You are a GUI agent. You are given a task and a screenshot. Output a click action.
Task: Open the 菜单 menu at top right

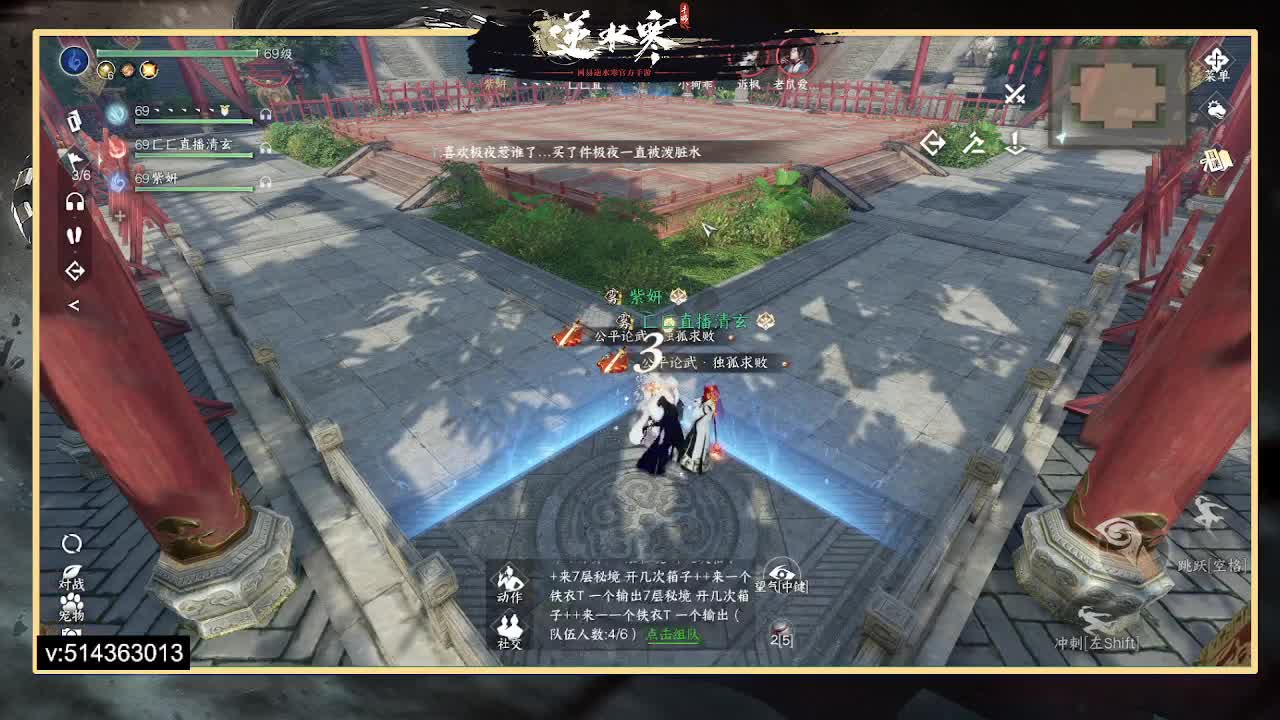click(x=1218, y=62)
